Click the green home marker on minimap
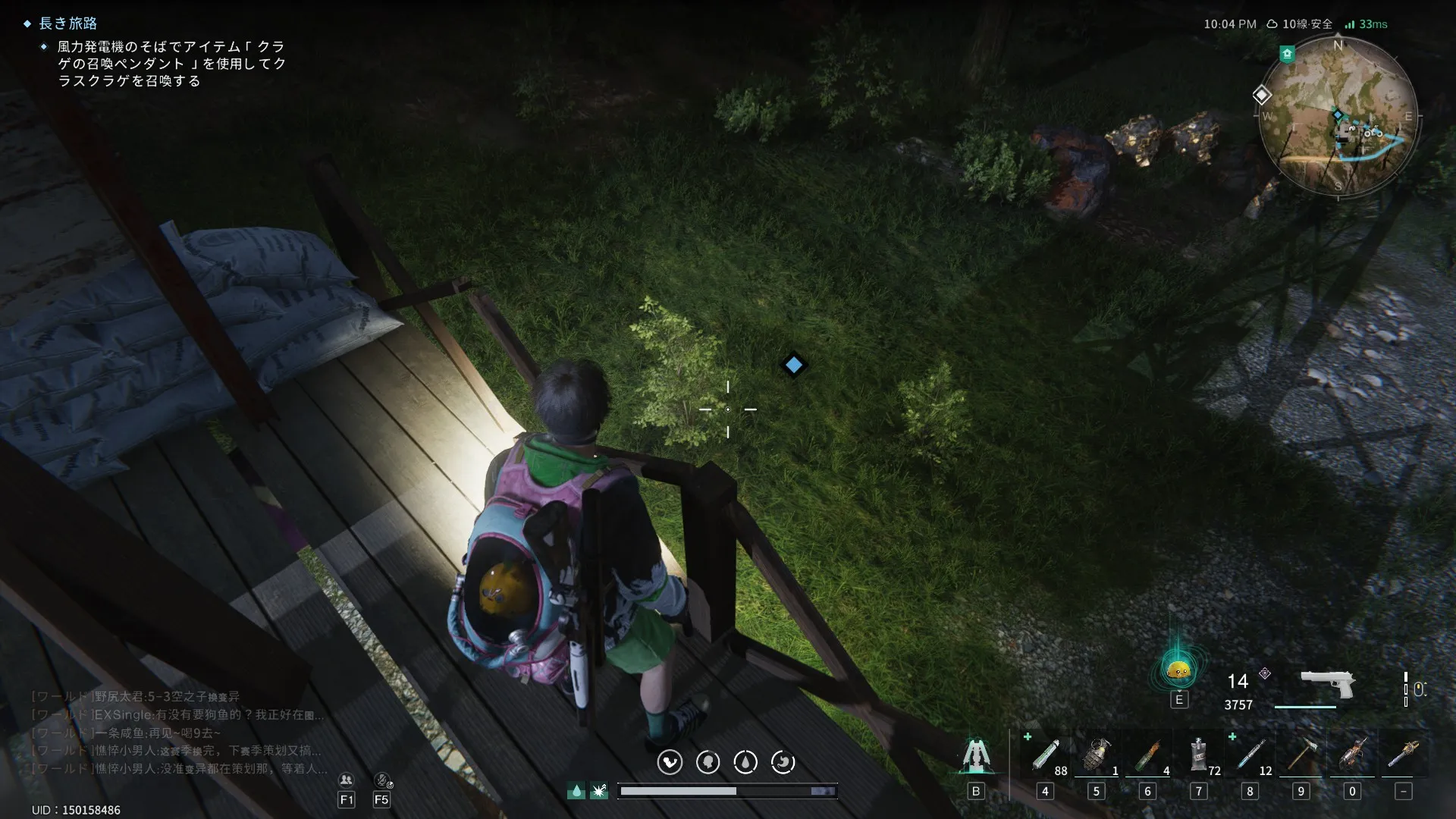Viewport: 1456px width, 819px height. point(1287,54)
